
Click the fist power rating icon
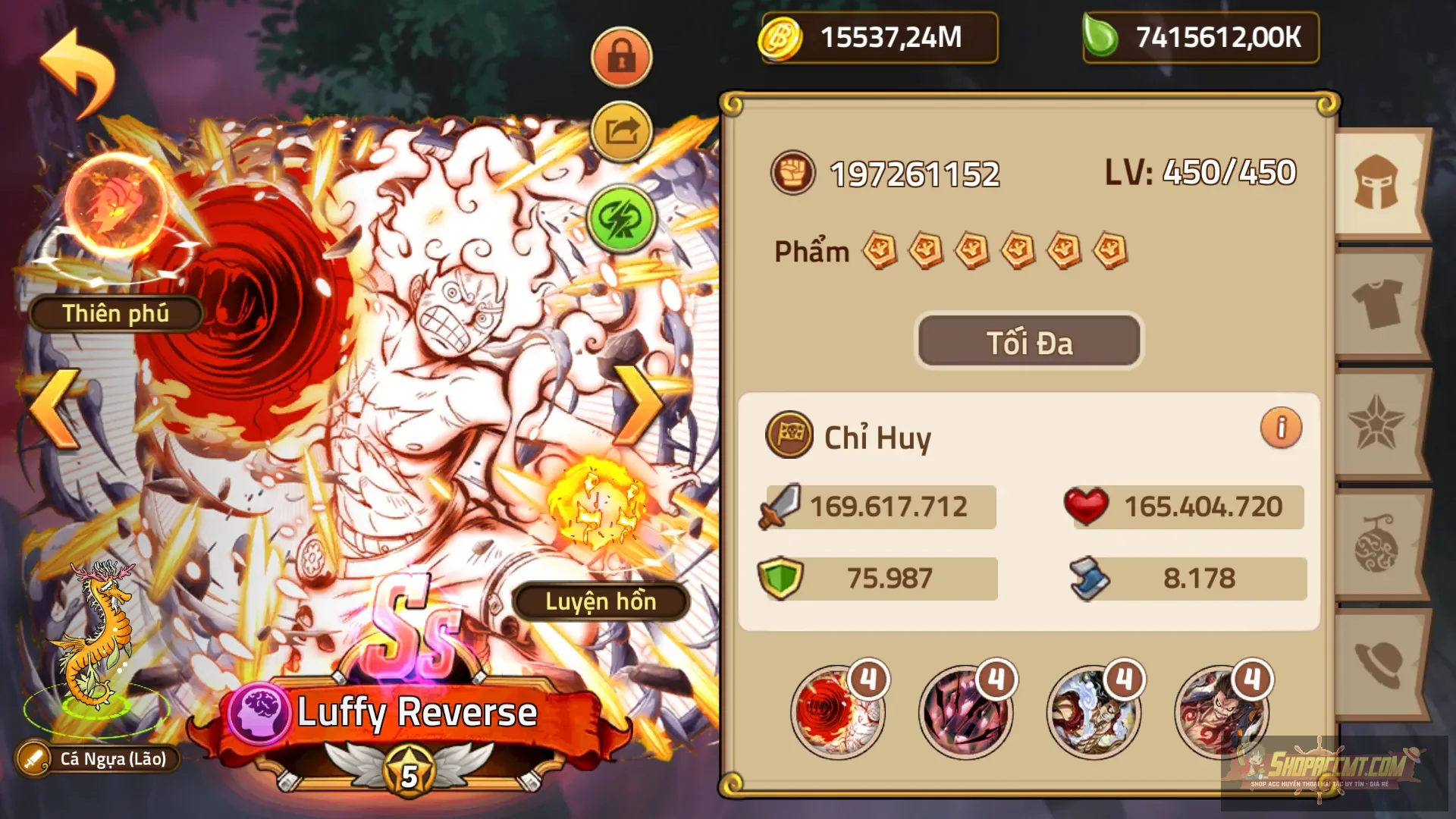point(793,174)
